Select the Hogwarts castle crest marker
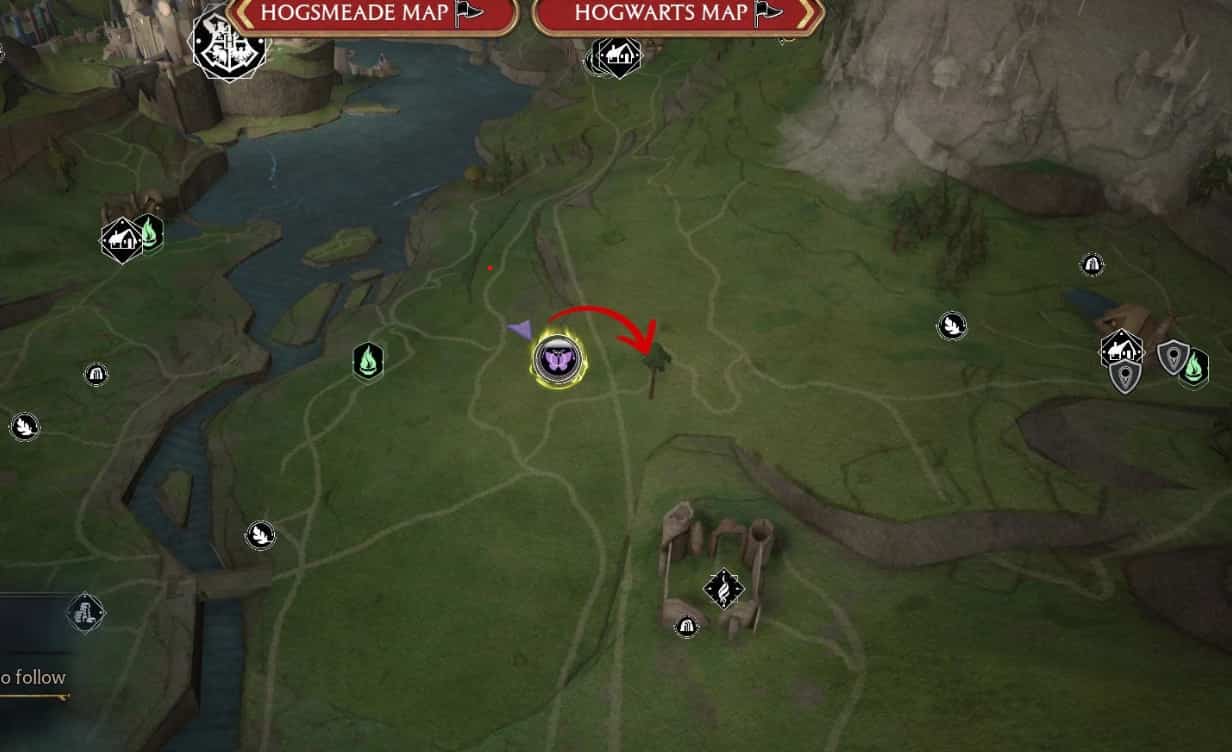1232x752 pixels. tap(229, 43)
